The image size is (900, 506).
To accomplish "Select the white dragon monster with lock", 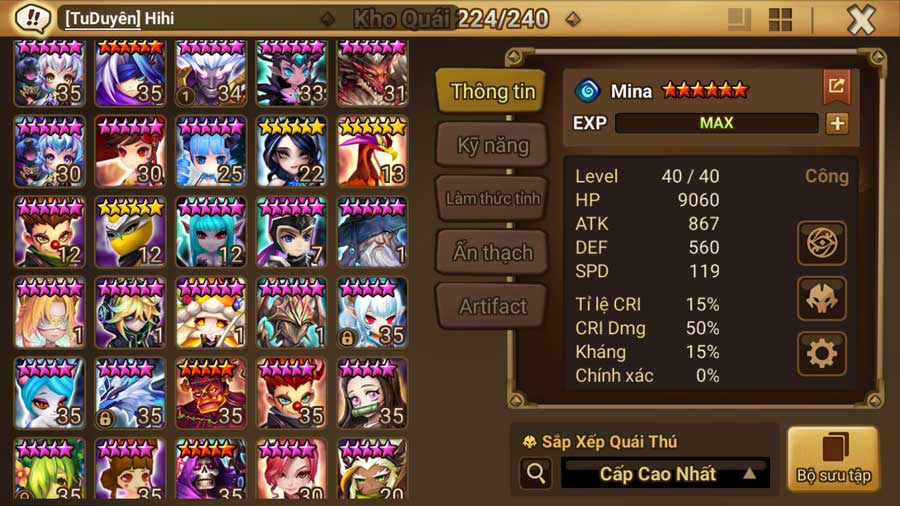I will point(130,394).
